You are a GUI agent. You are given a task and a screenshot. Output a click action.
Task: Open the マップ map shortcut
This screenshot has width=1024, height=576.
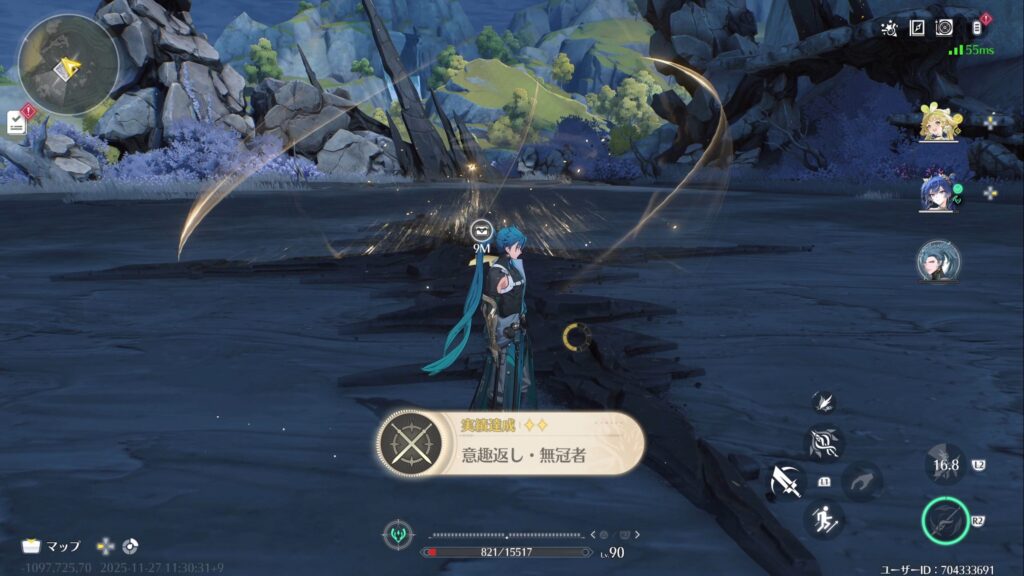point(52,546)
